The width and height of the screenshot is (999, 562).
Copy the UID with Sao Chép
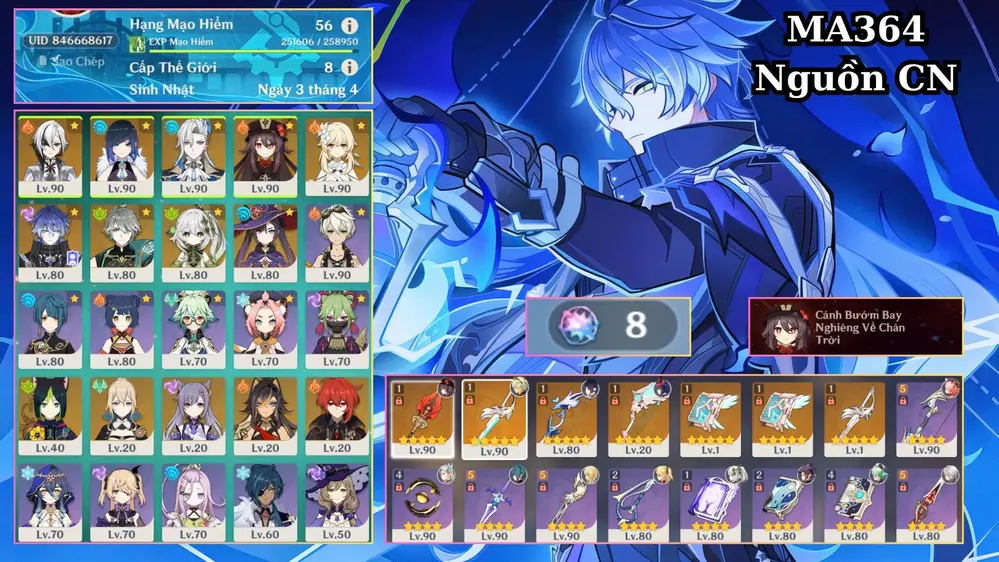click(x=70, y=62)
